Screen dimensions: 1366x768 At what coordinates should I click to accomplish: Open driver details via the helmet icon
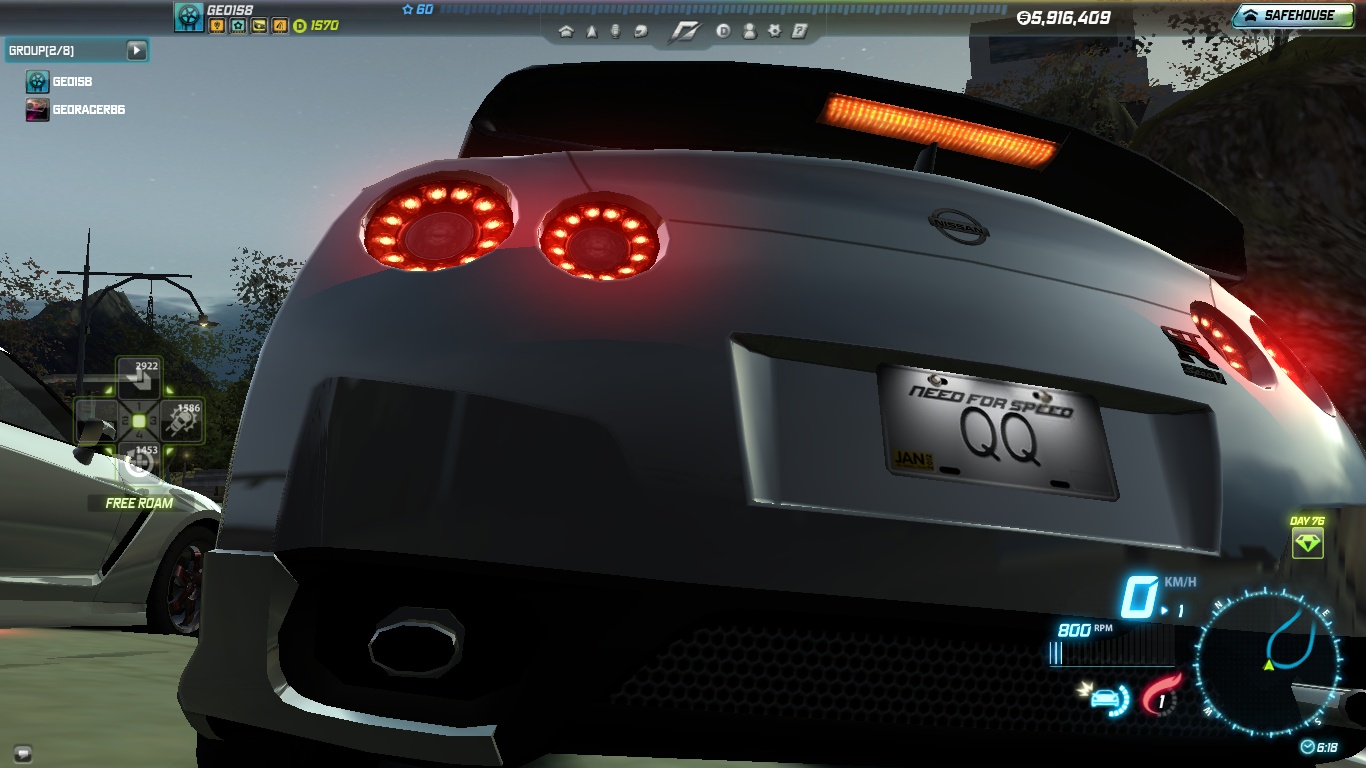tap(642, 31)
